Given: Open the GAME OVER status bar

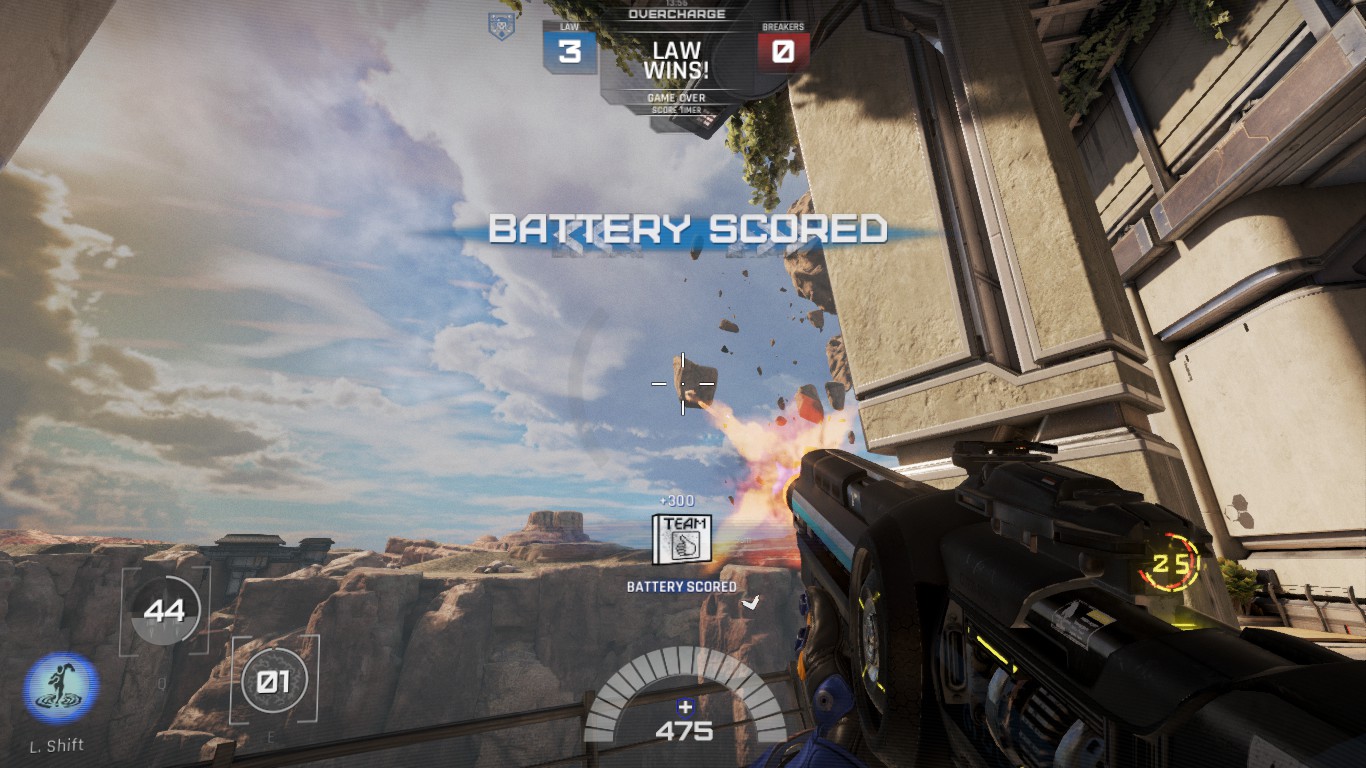Looking at the screenshot, I should point(678,97).
